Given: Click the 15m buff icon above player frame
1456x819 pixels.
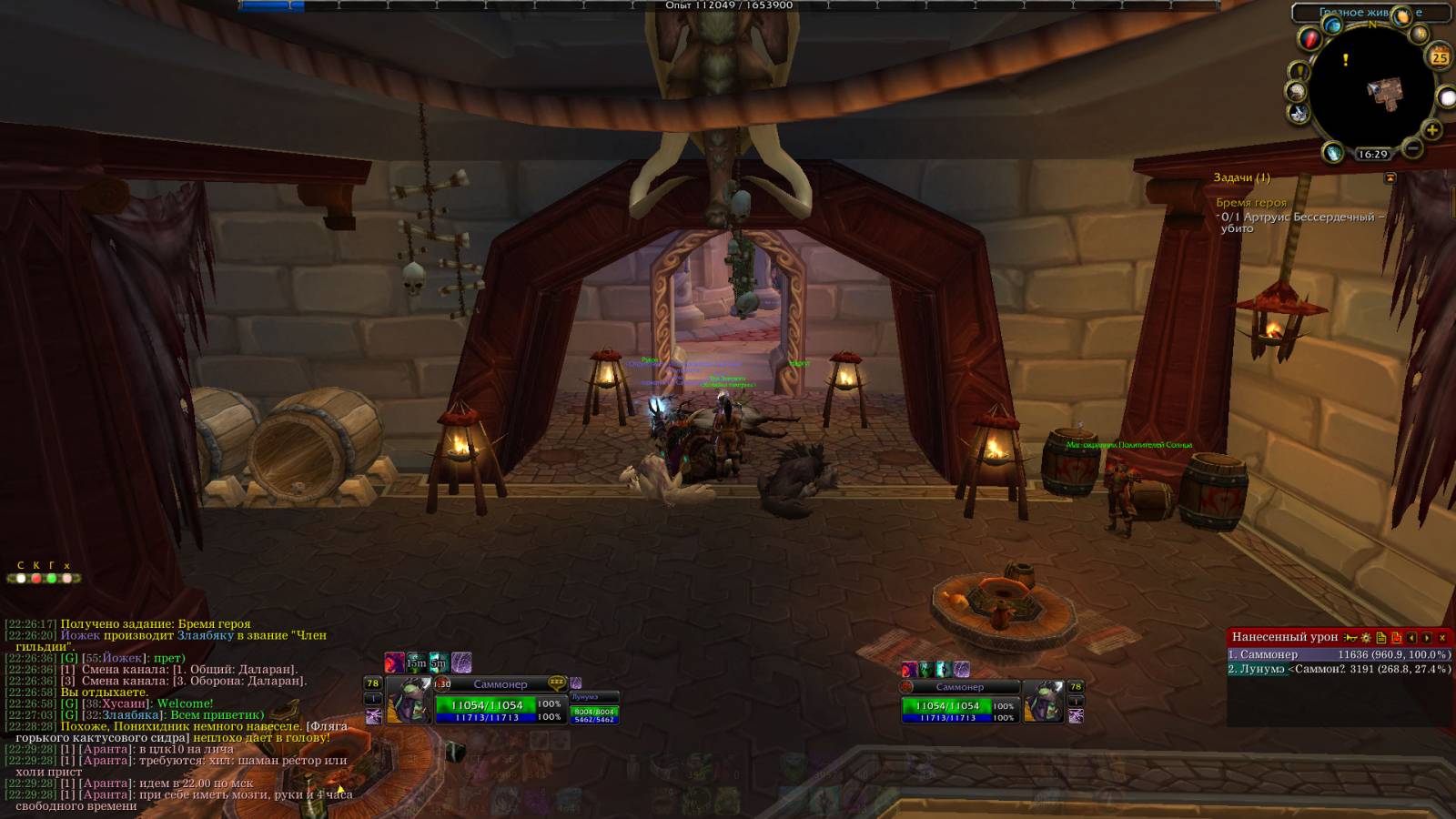Looking at the screenshot, I should tap(416, 662).
